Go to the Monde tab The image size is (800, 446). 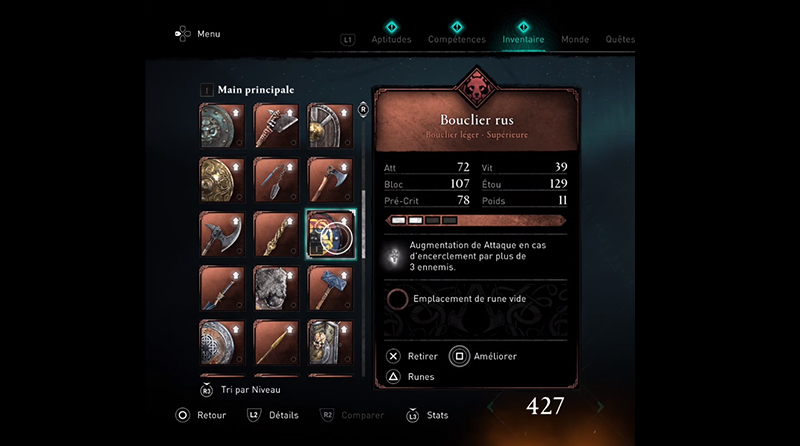pyautogui.click(x=575, y=40)
